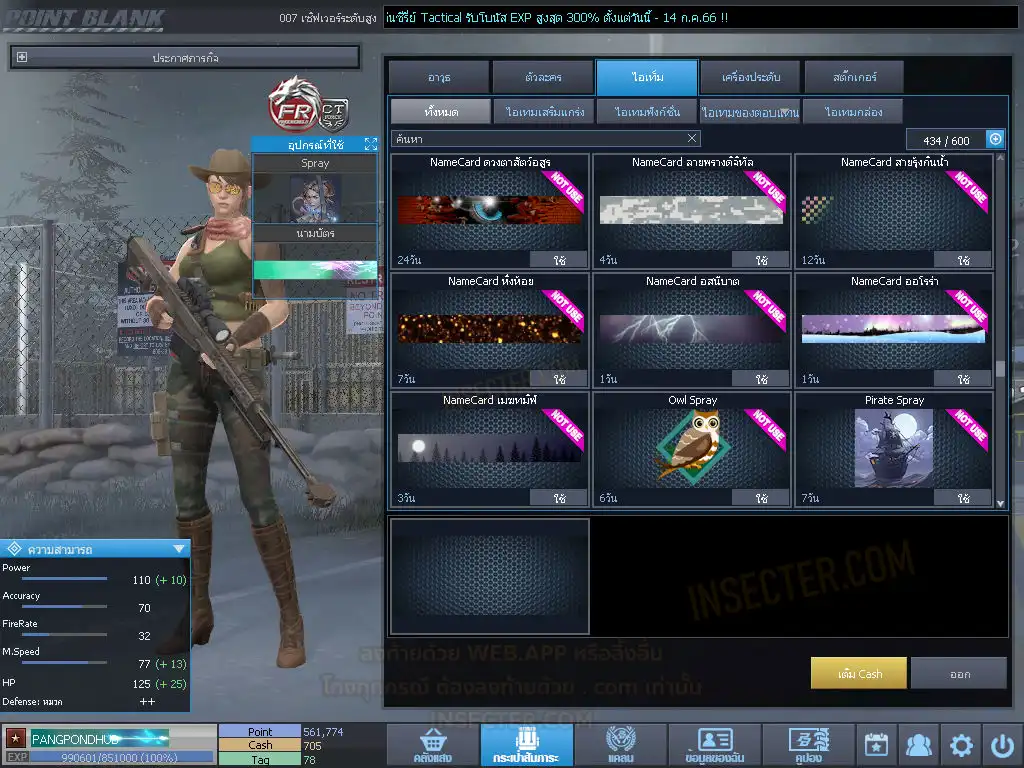The image size is (1024, 768).
Task: Use the NameCard อสนีบาต lightning card
Action: coord(761,379)
